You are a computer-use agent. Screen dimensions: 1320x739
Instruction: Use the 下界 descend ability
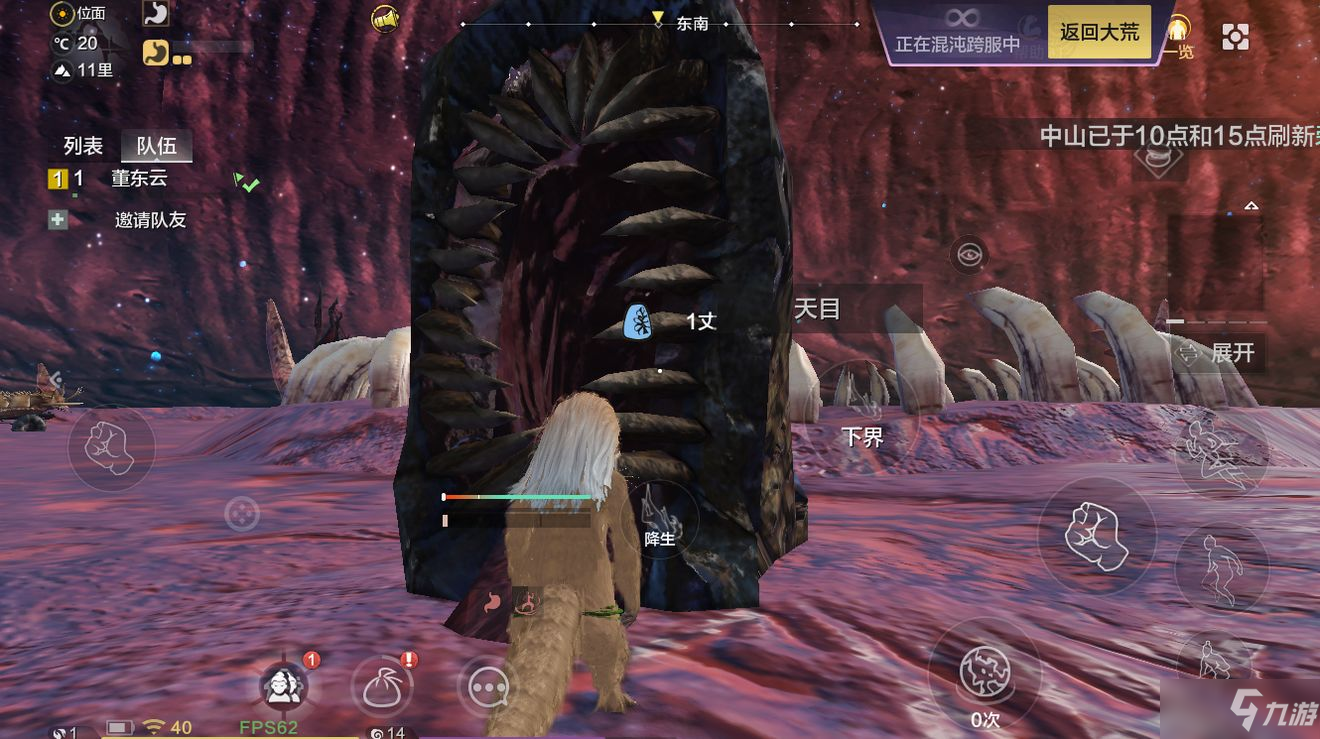click(862, 412)
